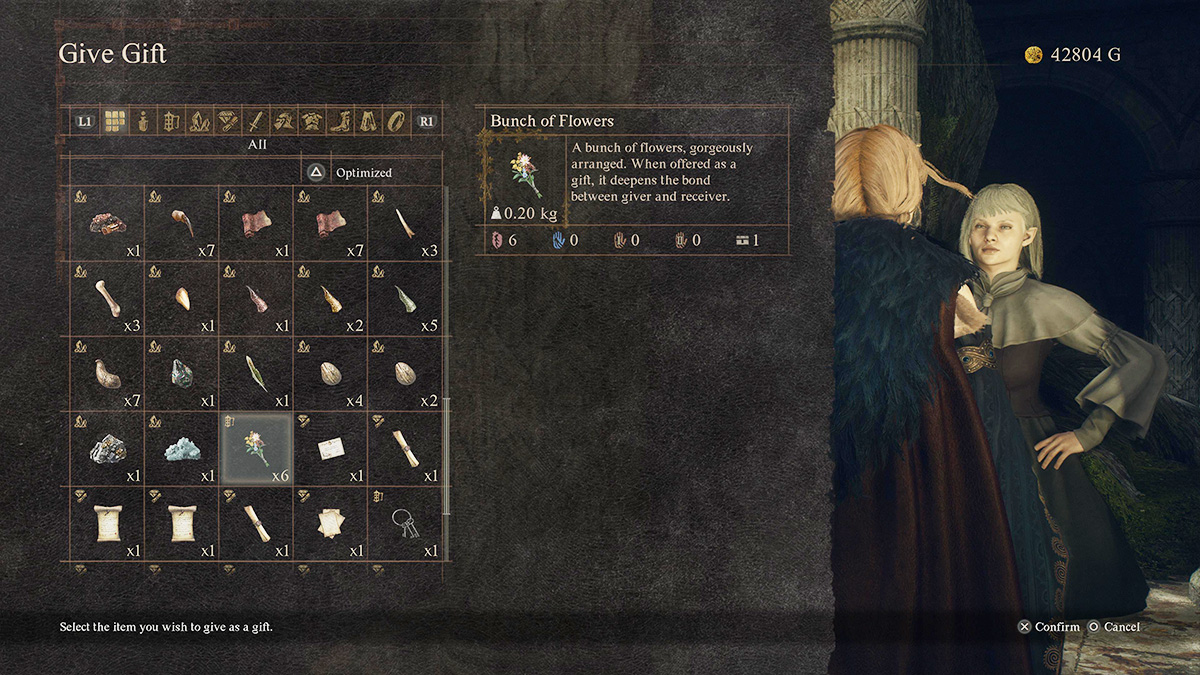This screenshot has width=1200, height=675.
Task: Show the ring accessories category tab
Action: pos(397,121)
